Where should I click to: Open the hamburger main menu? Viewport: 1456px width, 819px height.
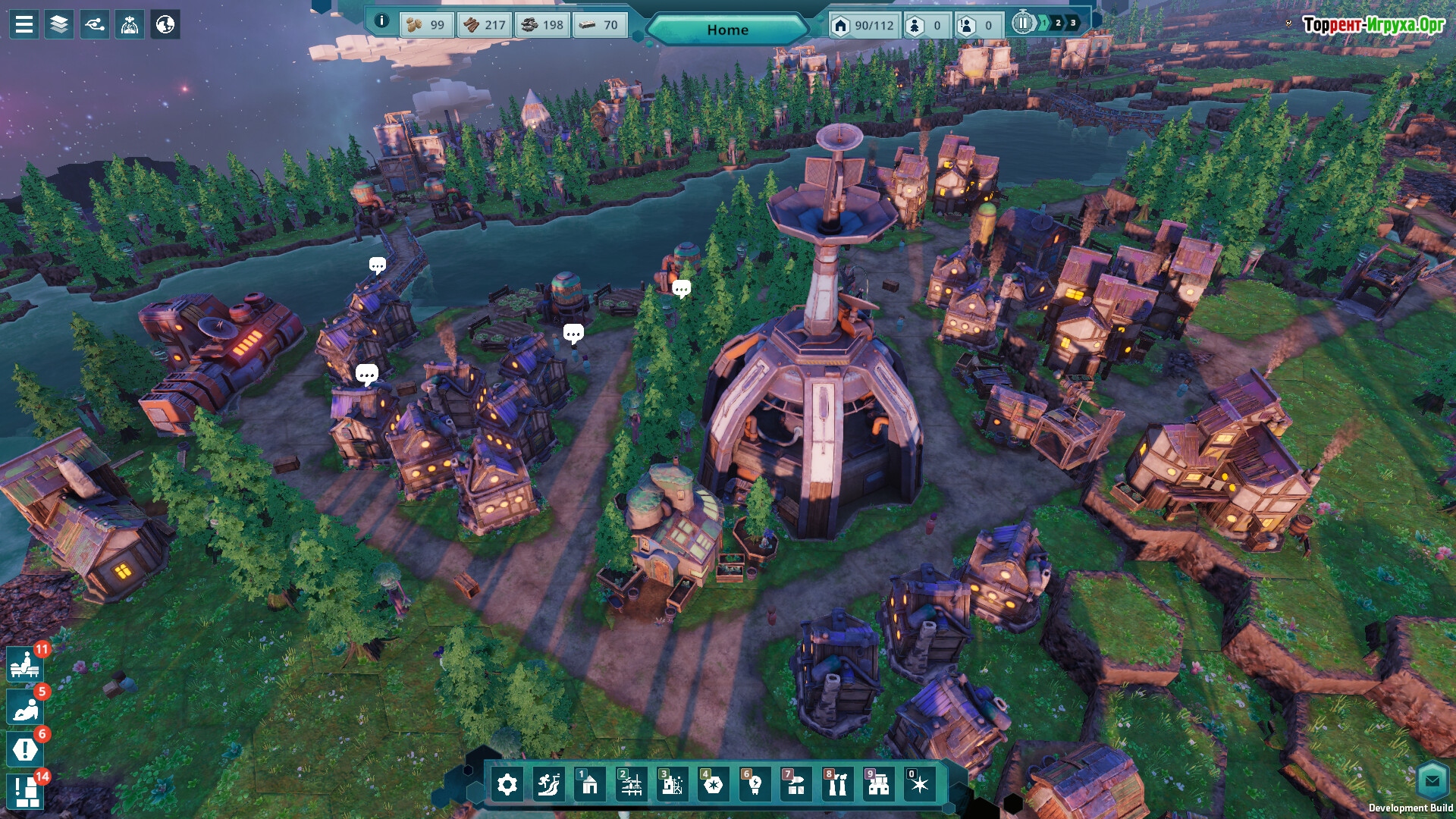24,24
